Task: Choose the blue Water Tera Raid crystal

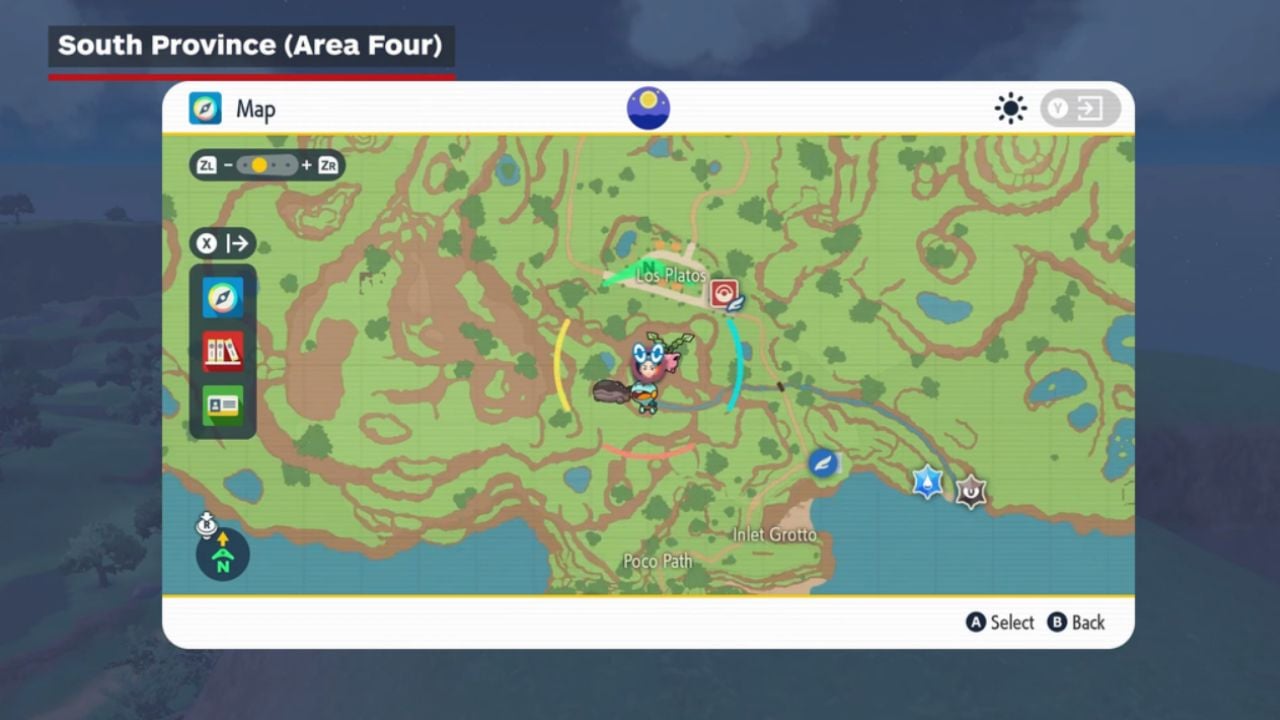Action: click(928, 482)
